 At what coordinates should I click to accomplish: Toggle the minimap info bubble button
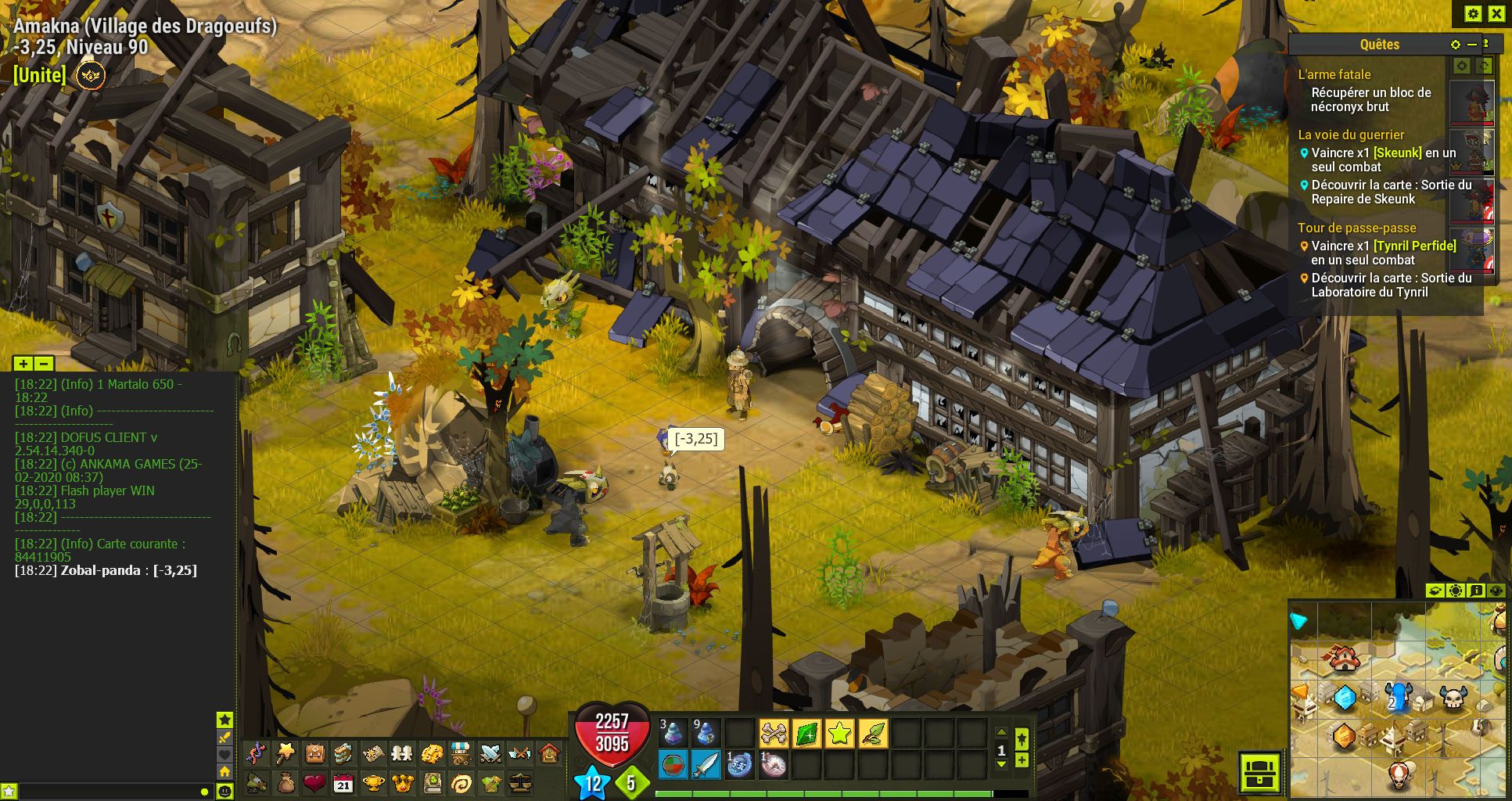1476,591
